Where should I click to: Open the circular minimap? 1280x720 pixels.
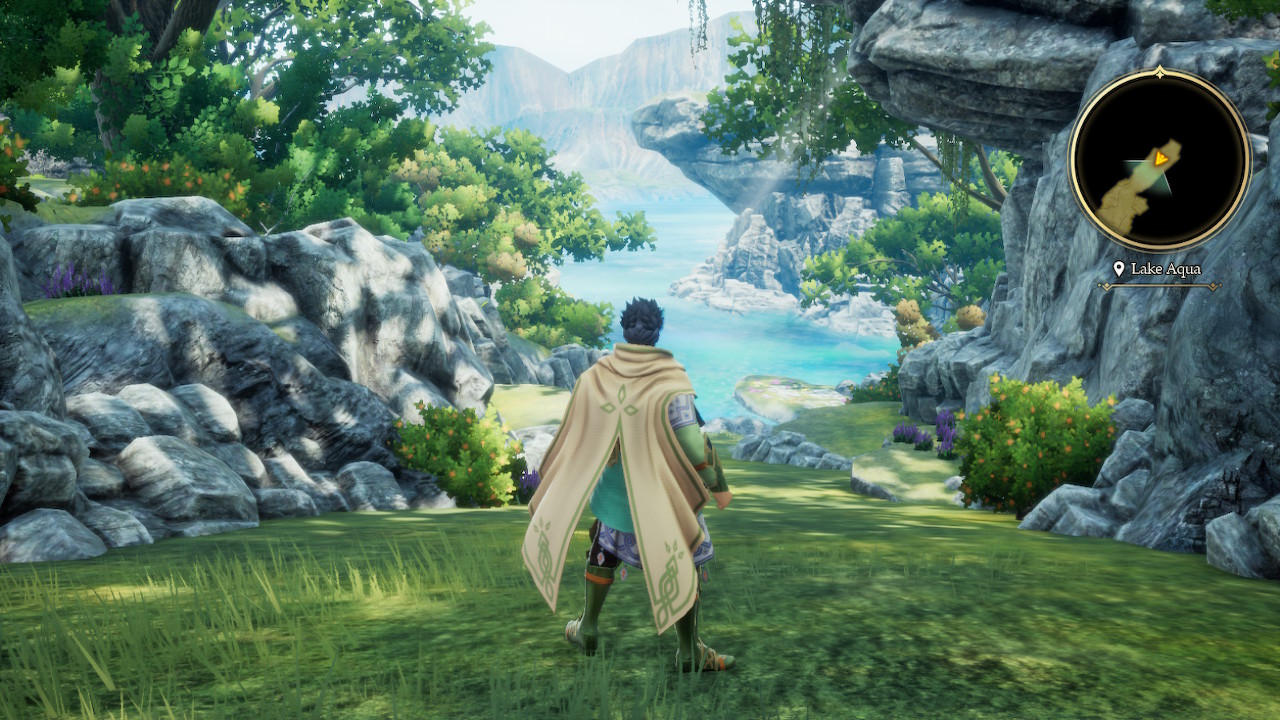pos(1159,160)
